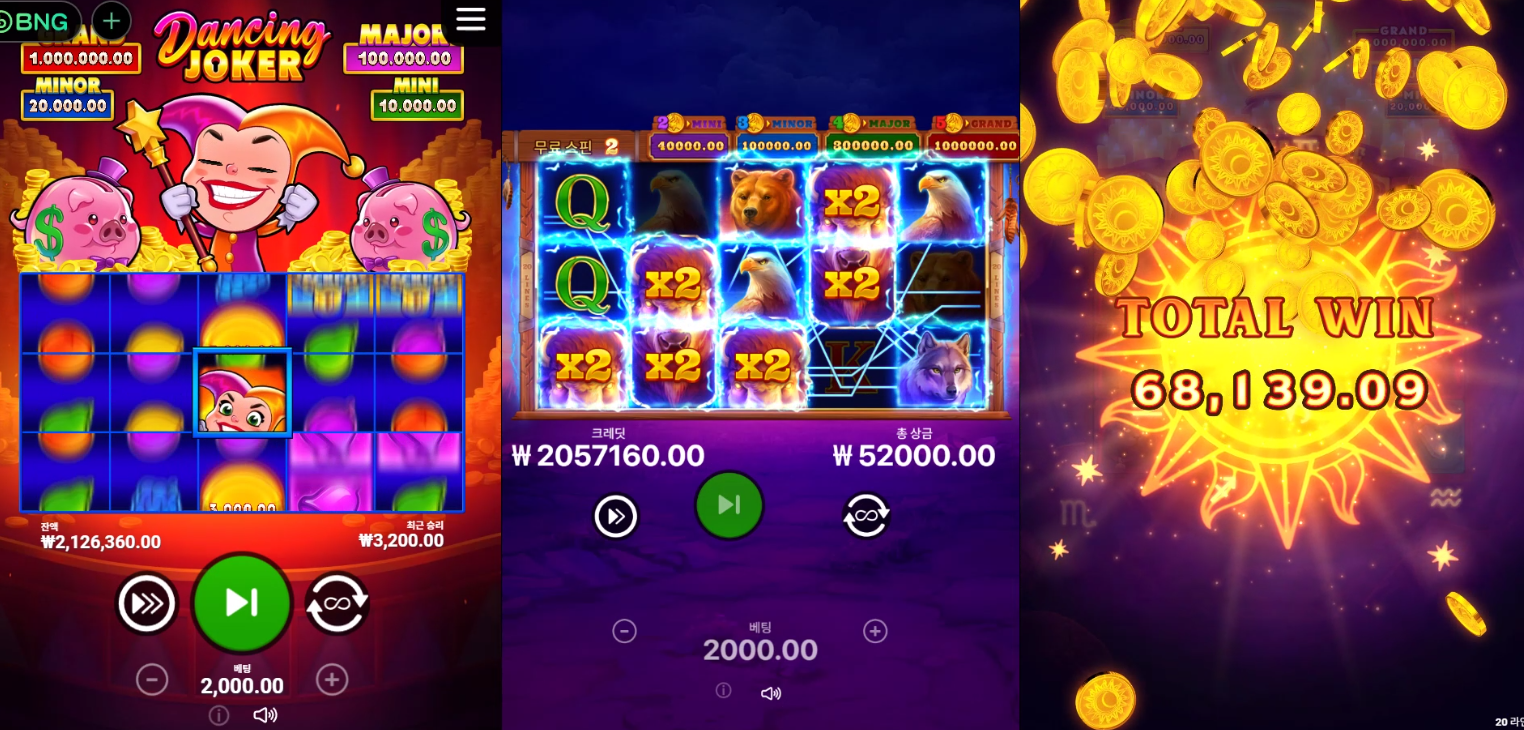The image size is (1524, 730).
Task: Open the info page under Dancing Joker's bet
Action: (x=219, y=715)
